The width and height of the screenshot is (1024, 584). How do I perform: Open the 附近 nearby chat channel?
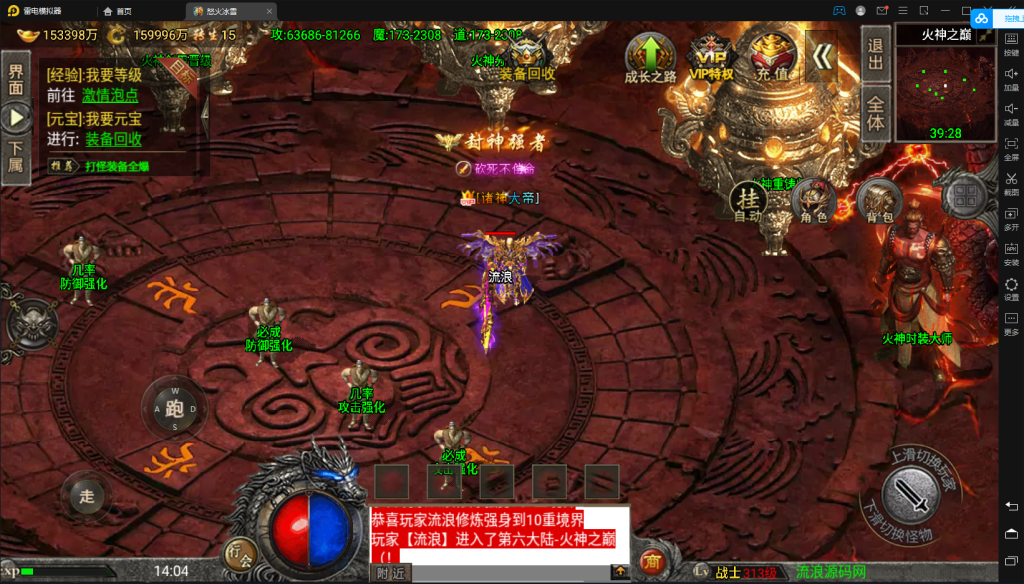tap(391, 573)
